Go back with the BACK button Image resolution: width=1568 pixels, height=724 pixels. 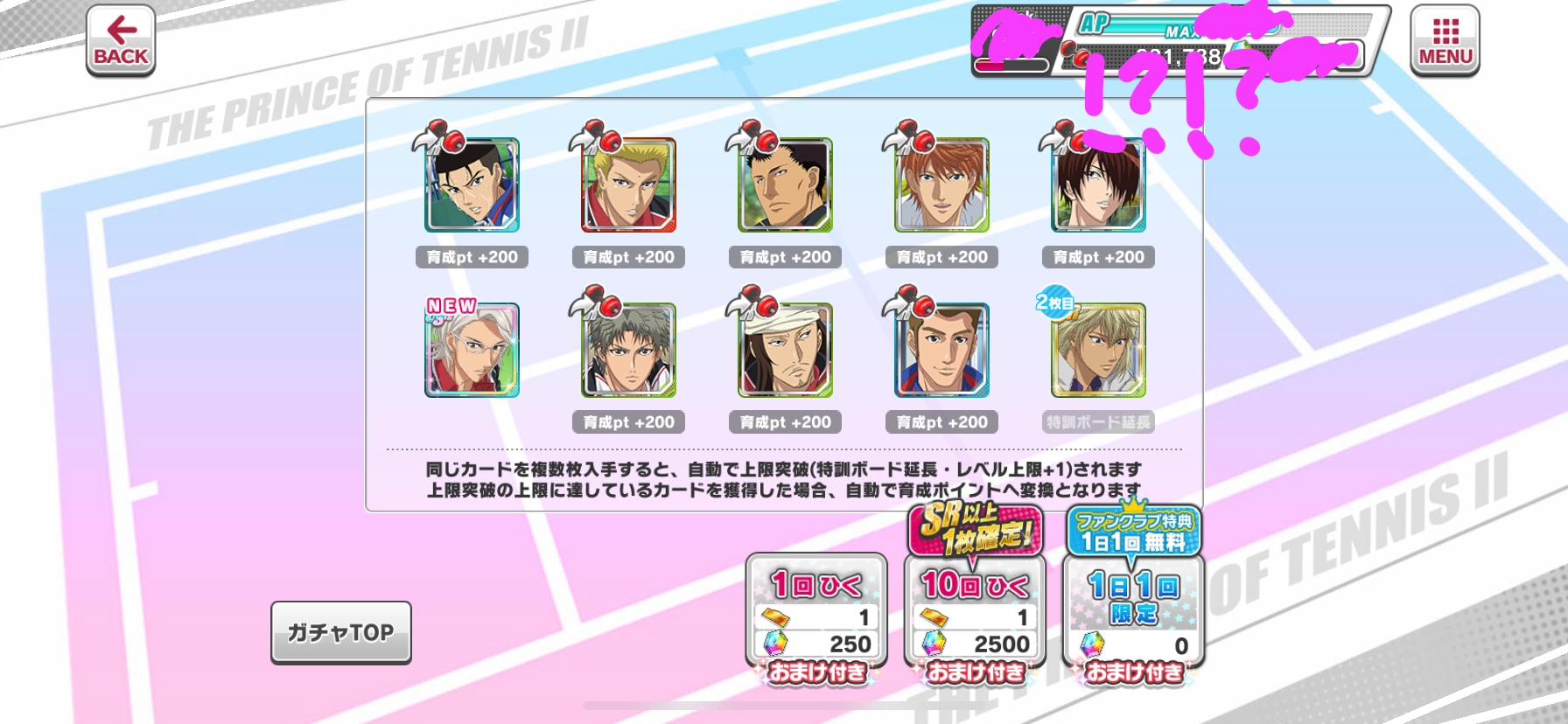121,40
